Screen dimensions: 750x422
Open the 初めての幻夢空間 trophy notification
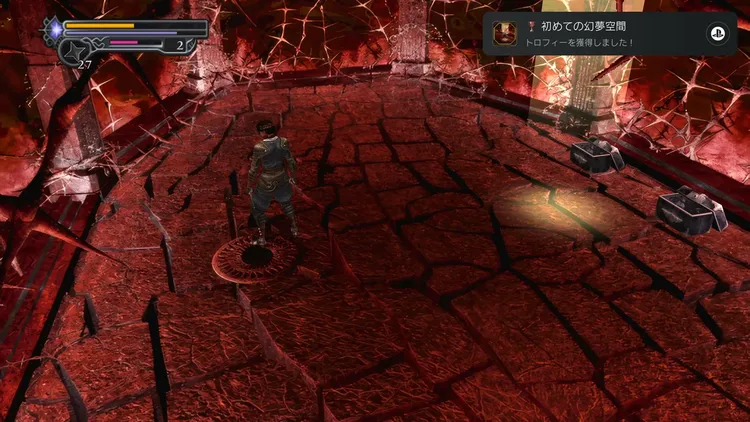tap(608, 34)
